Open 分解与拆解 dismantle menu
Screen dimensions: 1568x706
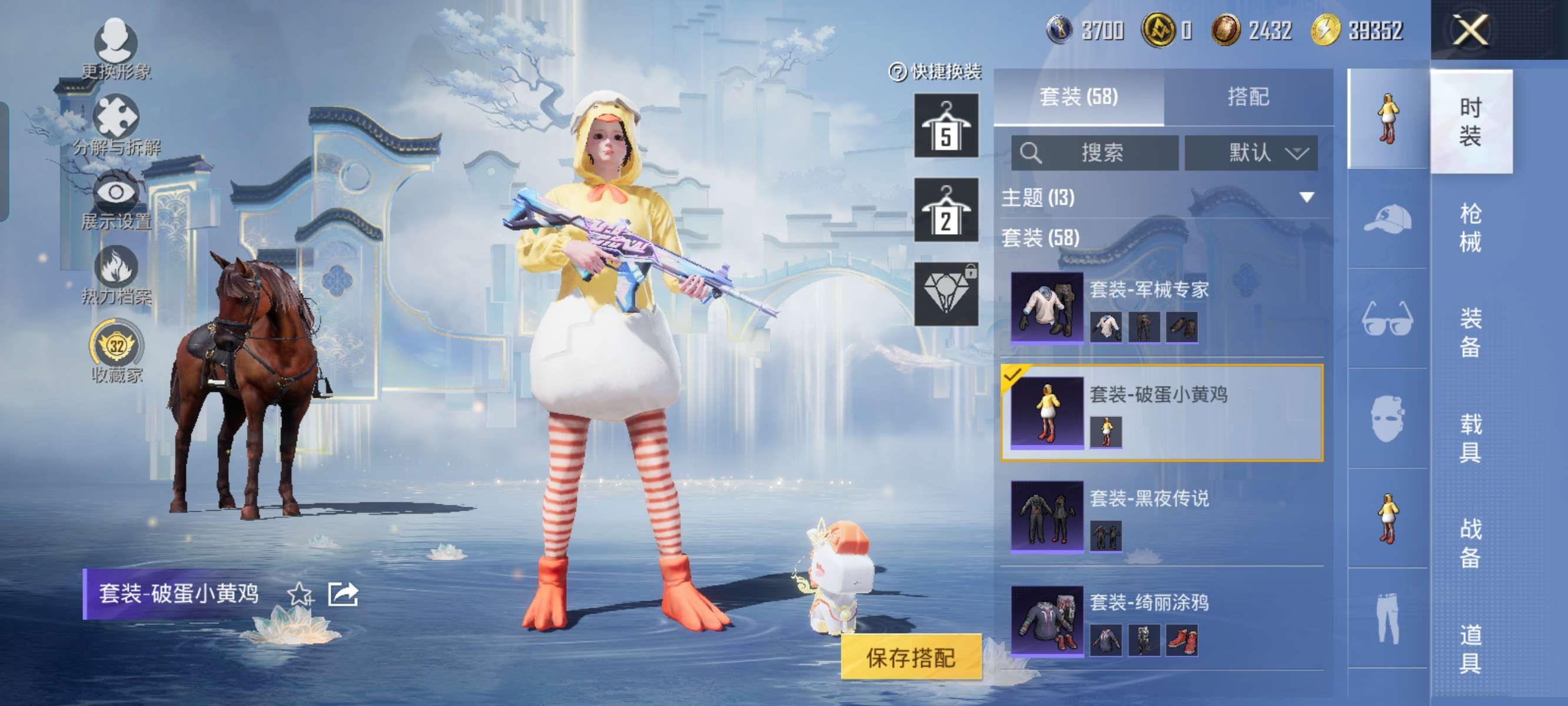click(x=115, y=125)
